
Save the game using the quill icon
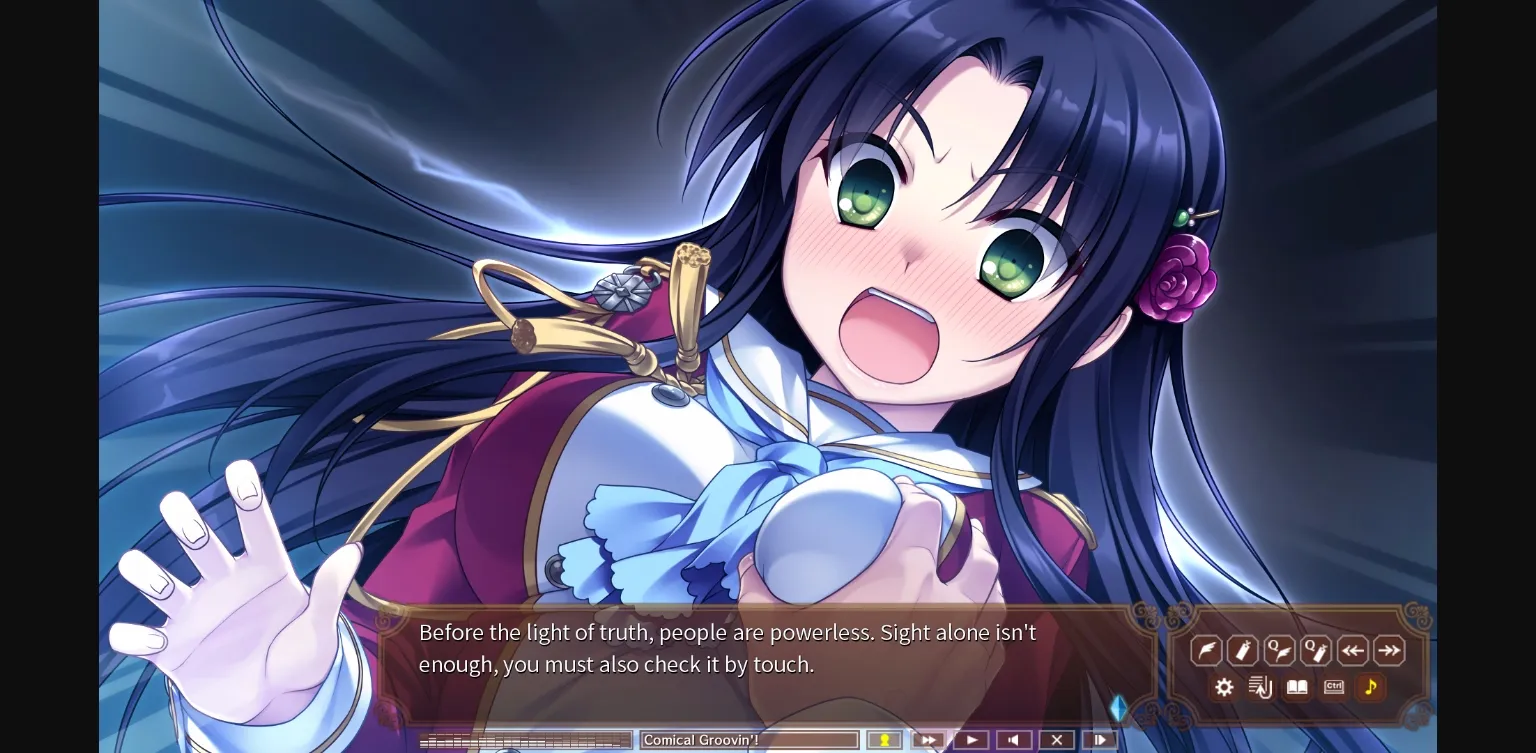1206,650
